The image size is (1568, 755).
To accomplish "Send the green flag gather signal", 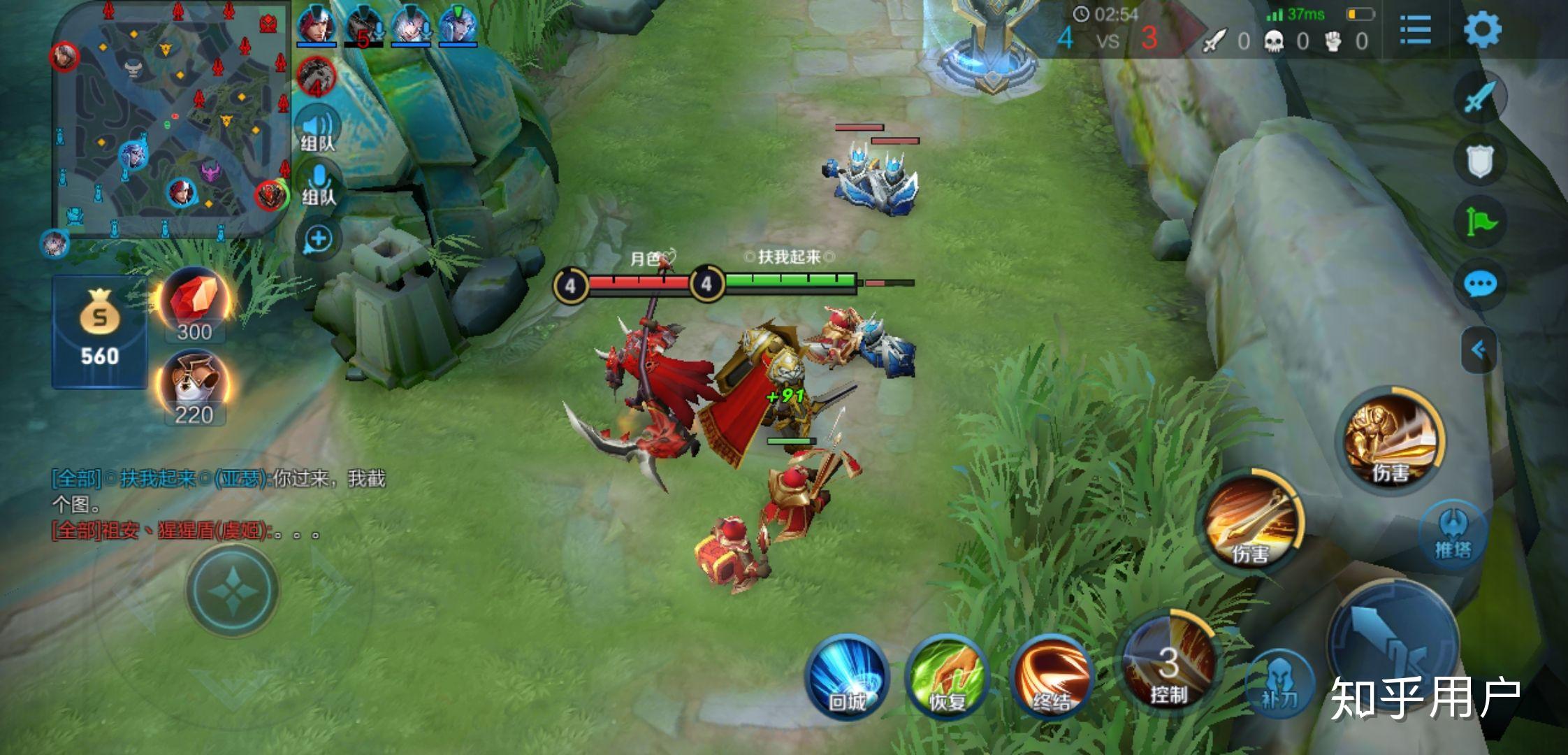I will point(1479,222).
